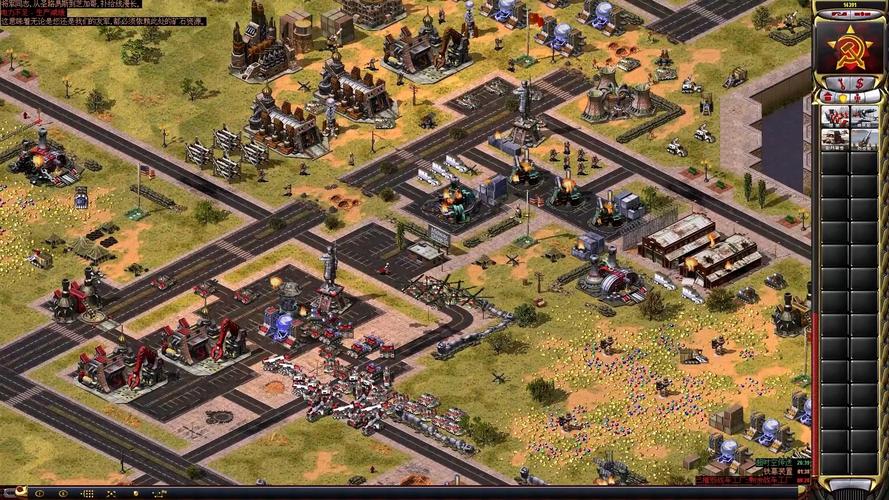Open the yellow shield defenses tab
This screenshot has width=889, height=500.
coord(841,97)
